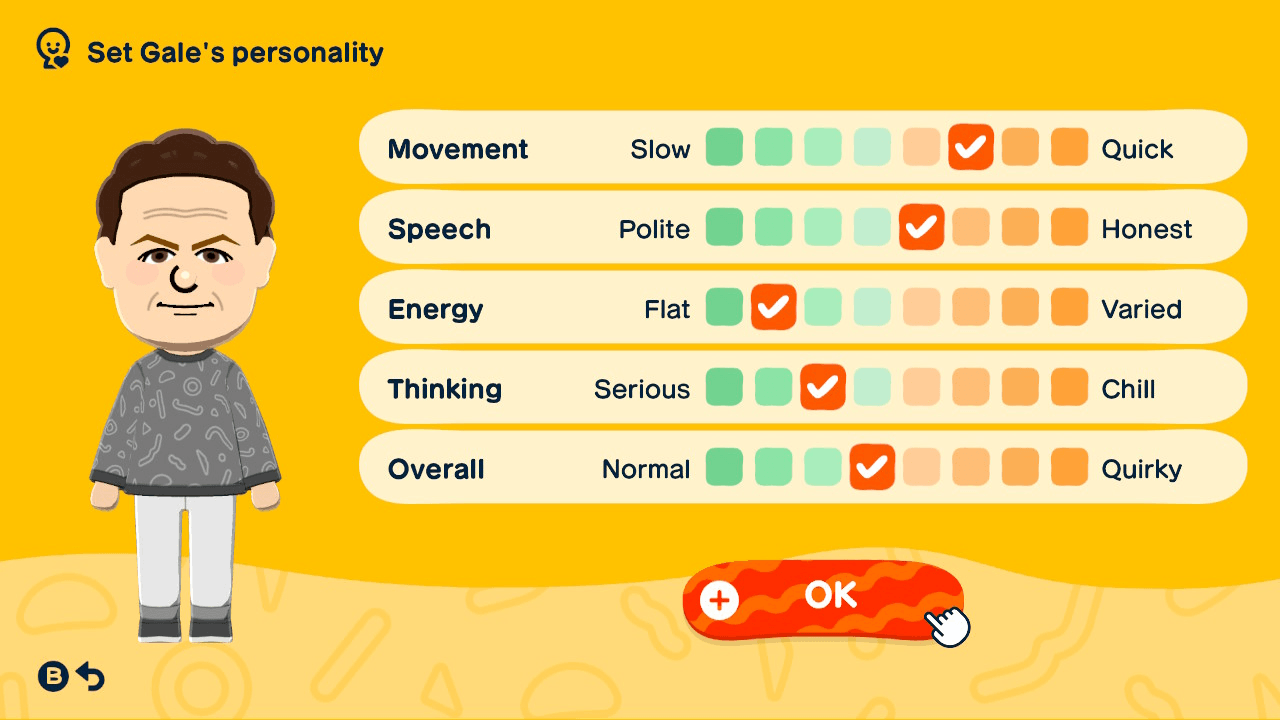Click the checkmark on the Overall slider

pyautogui.click(x=872, y=467)
